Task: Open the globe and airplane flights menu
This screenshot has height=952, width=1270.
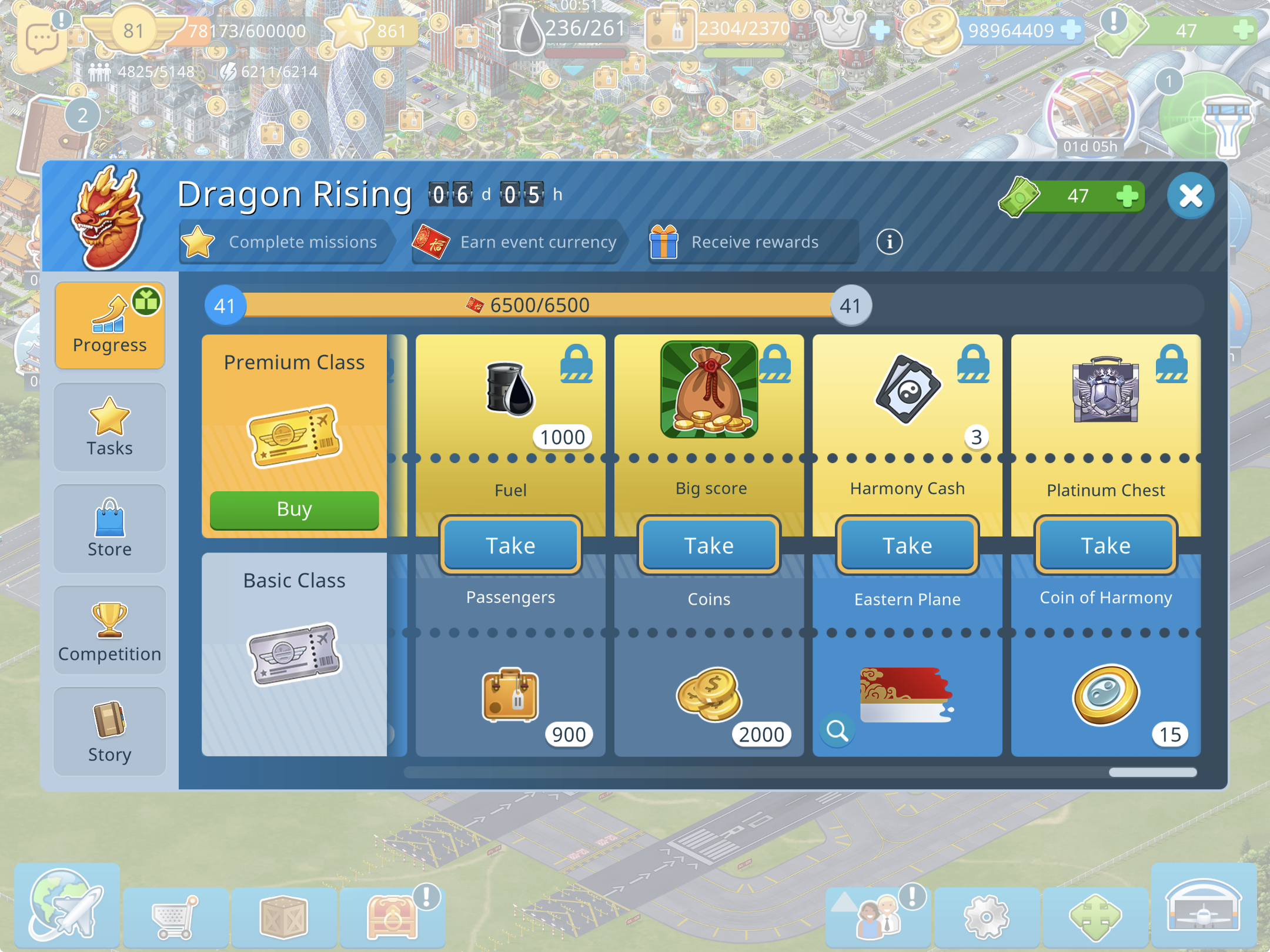Action: click(66, 905)
